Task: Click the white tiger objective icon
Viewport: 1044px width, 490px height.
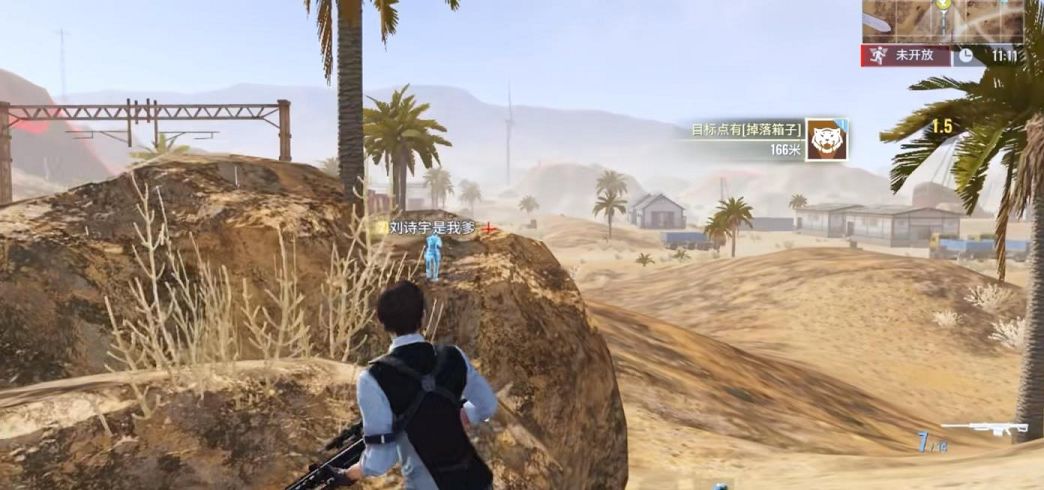Action: click(826, 139)
